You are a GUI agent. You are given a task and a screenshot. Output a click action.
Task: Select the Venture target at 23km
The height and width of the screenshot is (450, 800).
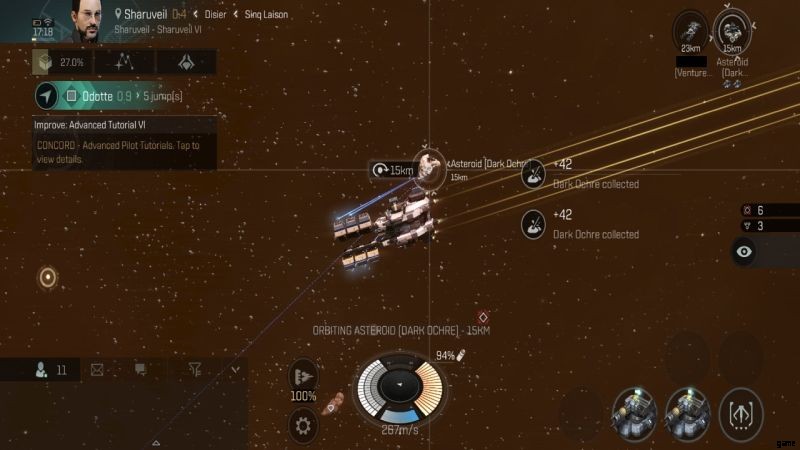(690, 28)
